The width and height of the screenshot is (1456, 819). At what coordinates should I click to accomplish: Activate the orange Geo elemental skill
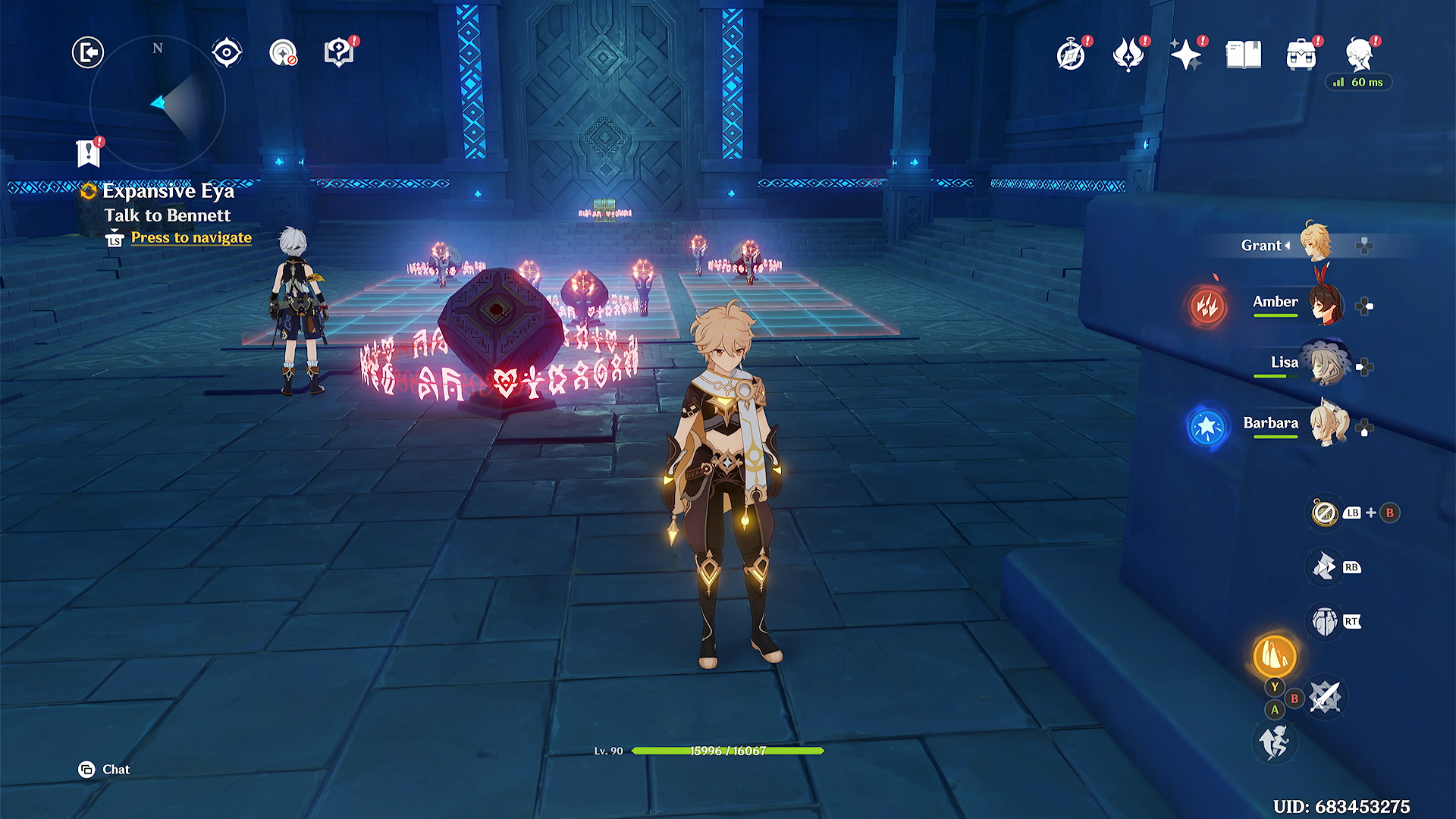pyautogui.click(x=1275, y=655)
